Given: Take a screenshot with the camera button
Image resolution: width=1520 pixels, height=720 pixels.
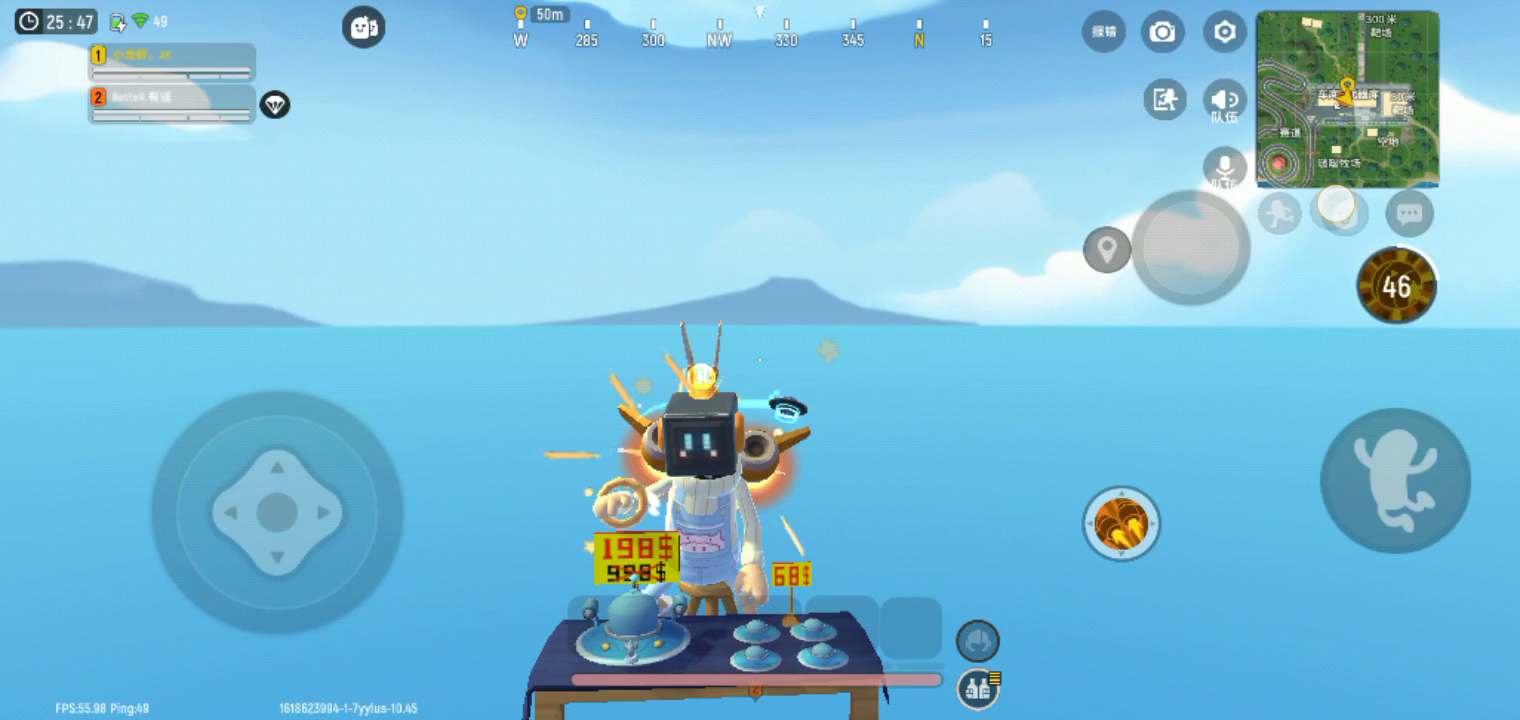Looking at the screenshot, I should pyautogui.click(x=1162, y=33).
